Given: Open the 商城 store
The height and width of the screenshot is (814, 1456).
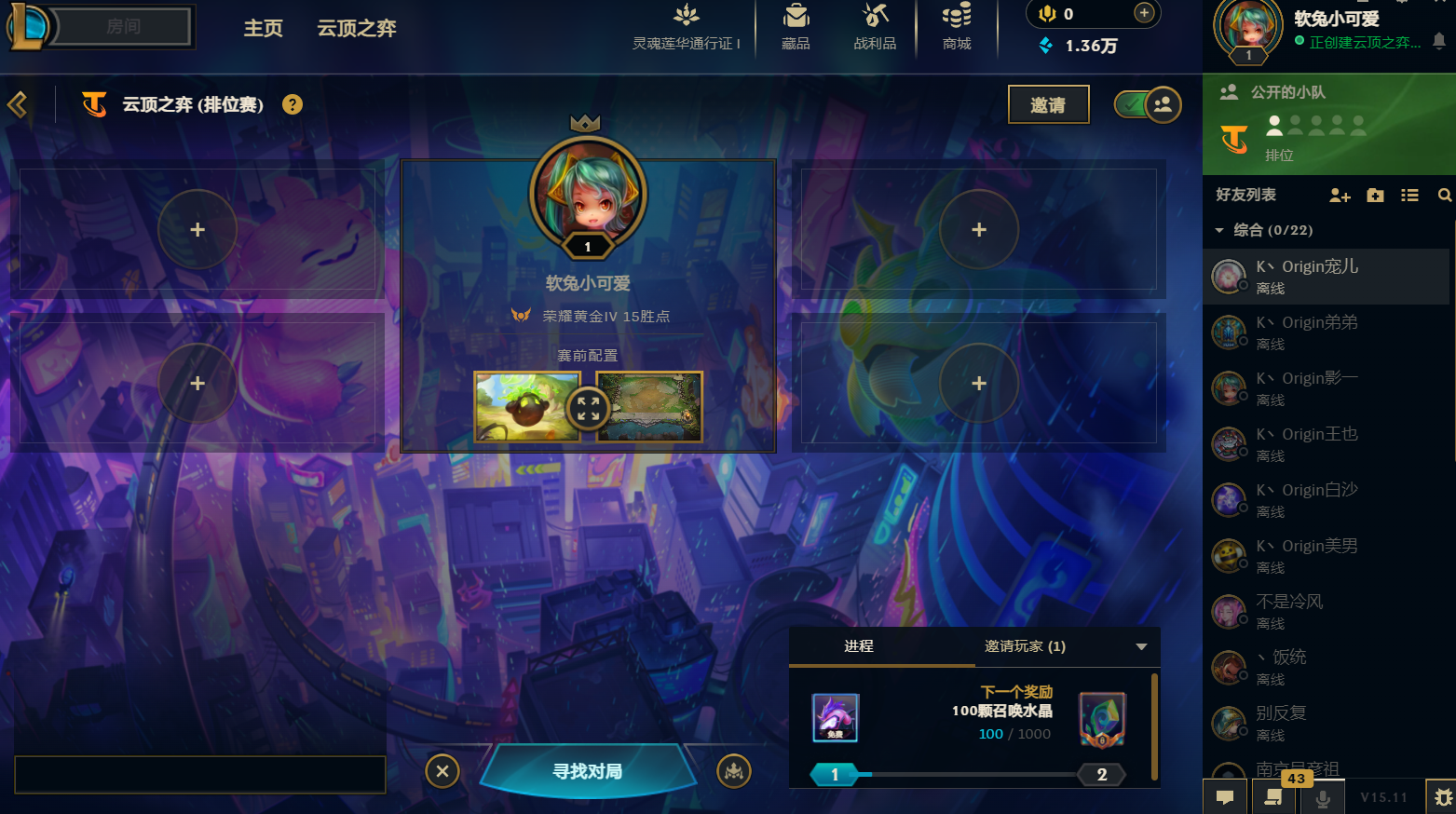Looking at the screenshot, I should pyautogui.click(x=956, y=25).
